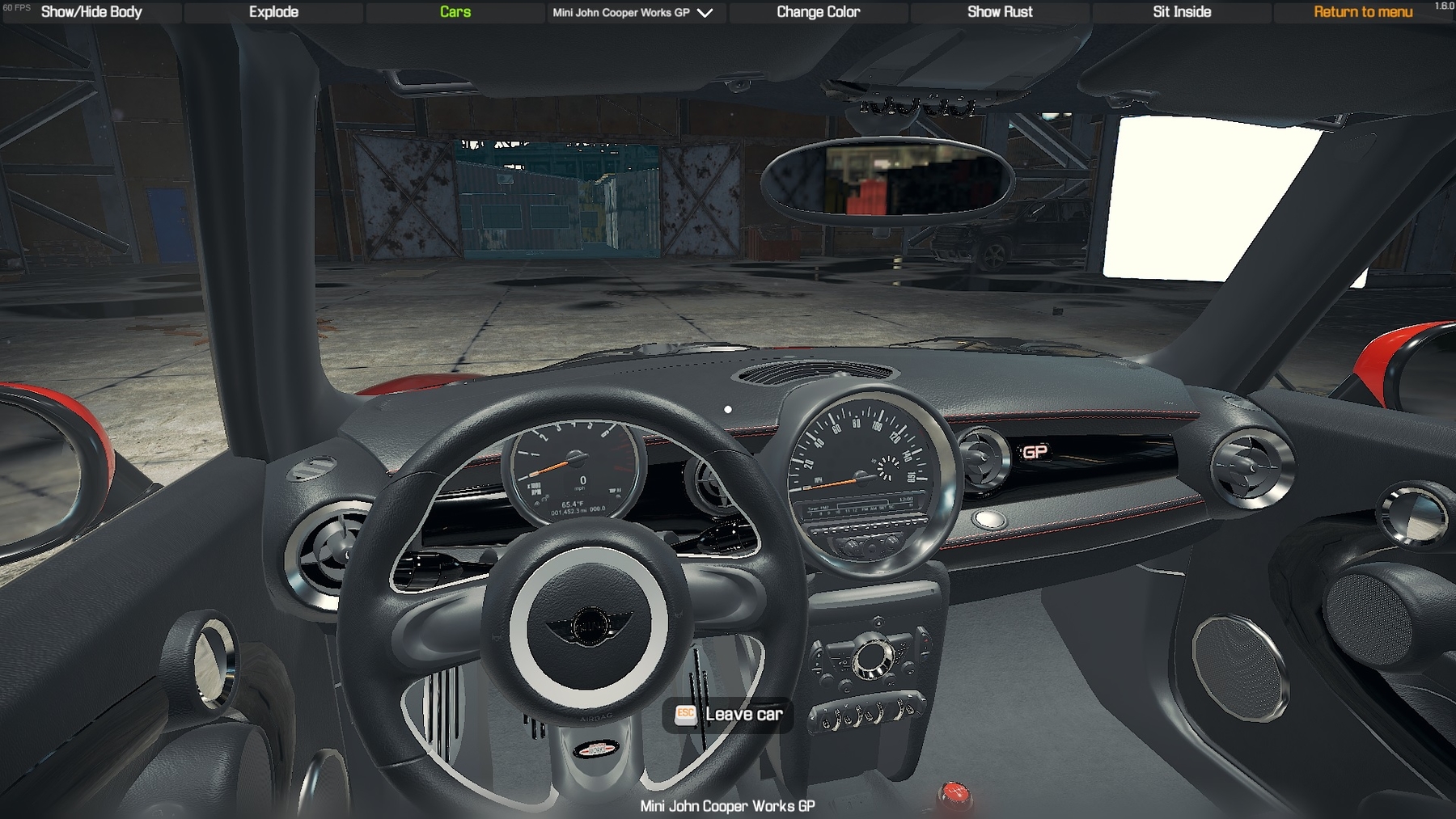Toggle the Explode view

(x=273, y=12)
